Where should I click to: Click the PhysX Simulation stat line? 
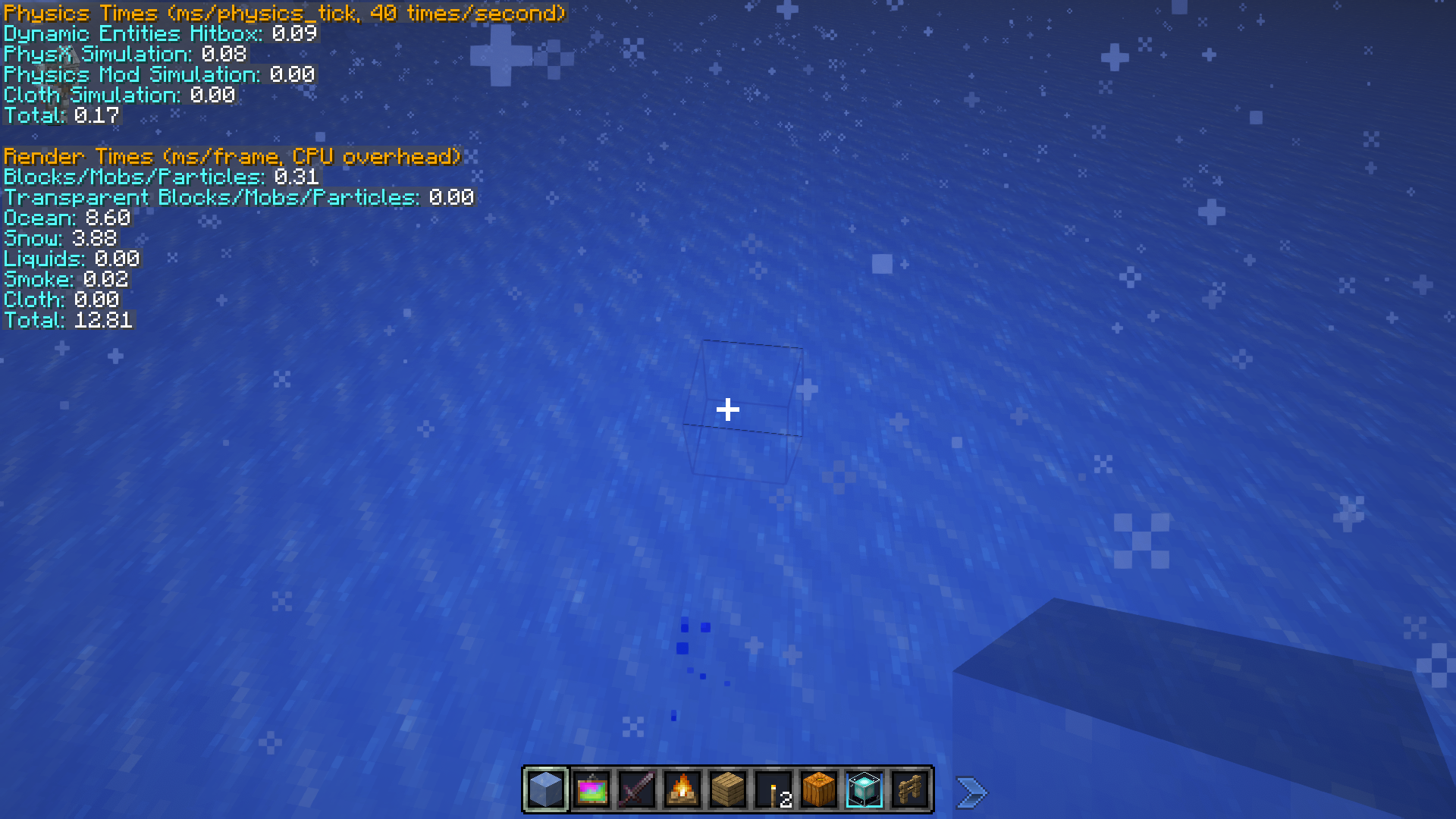click(x=124, y=54)
